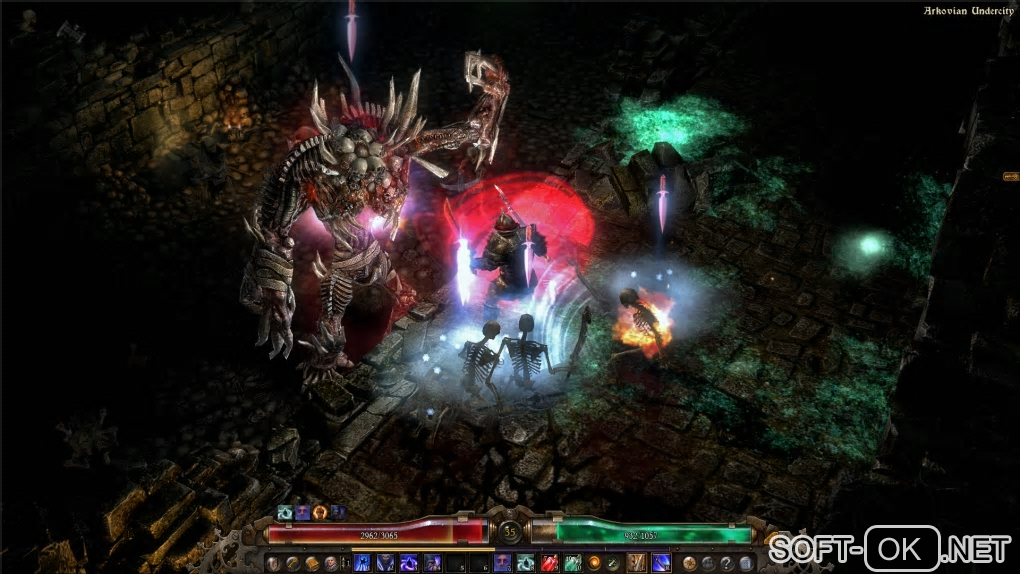The height and width of the screenshot is (574, 1020).
Task: Select the right-mouse blue slash skill
Action: pos(660,563)
